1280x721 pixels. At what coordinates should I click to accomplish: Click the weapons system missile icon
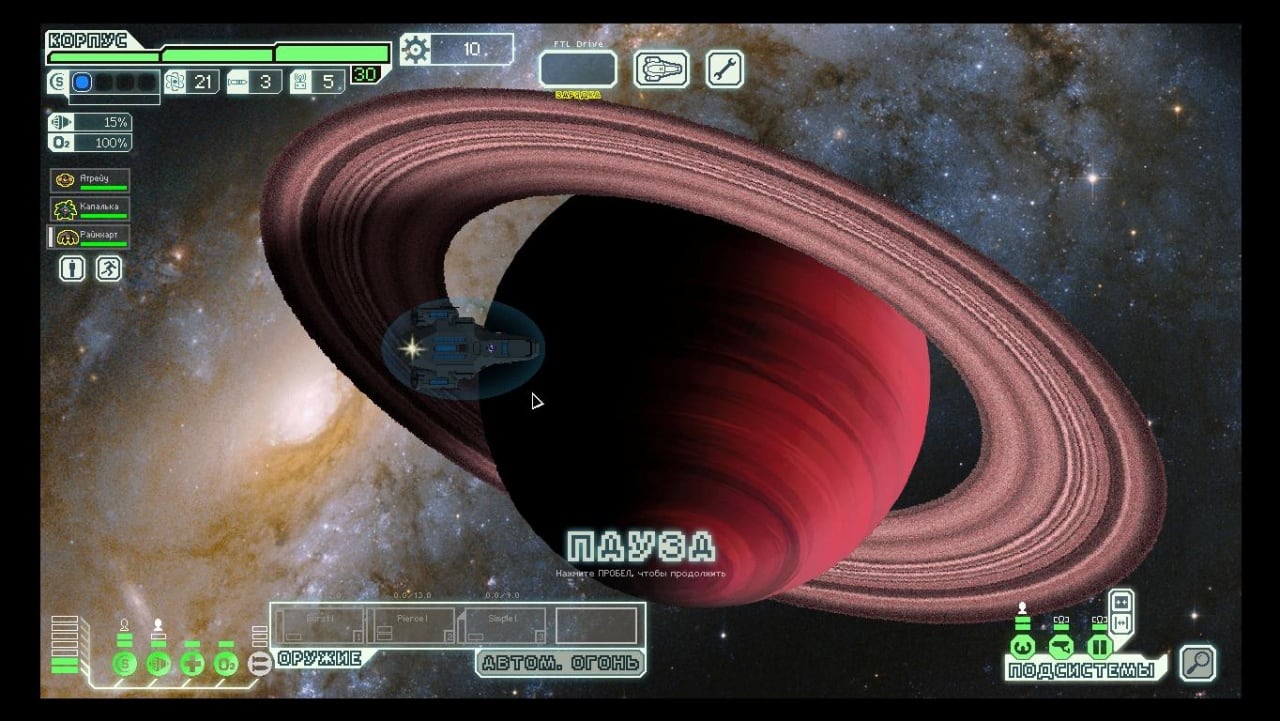[259, 664]
